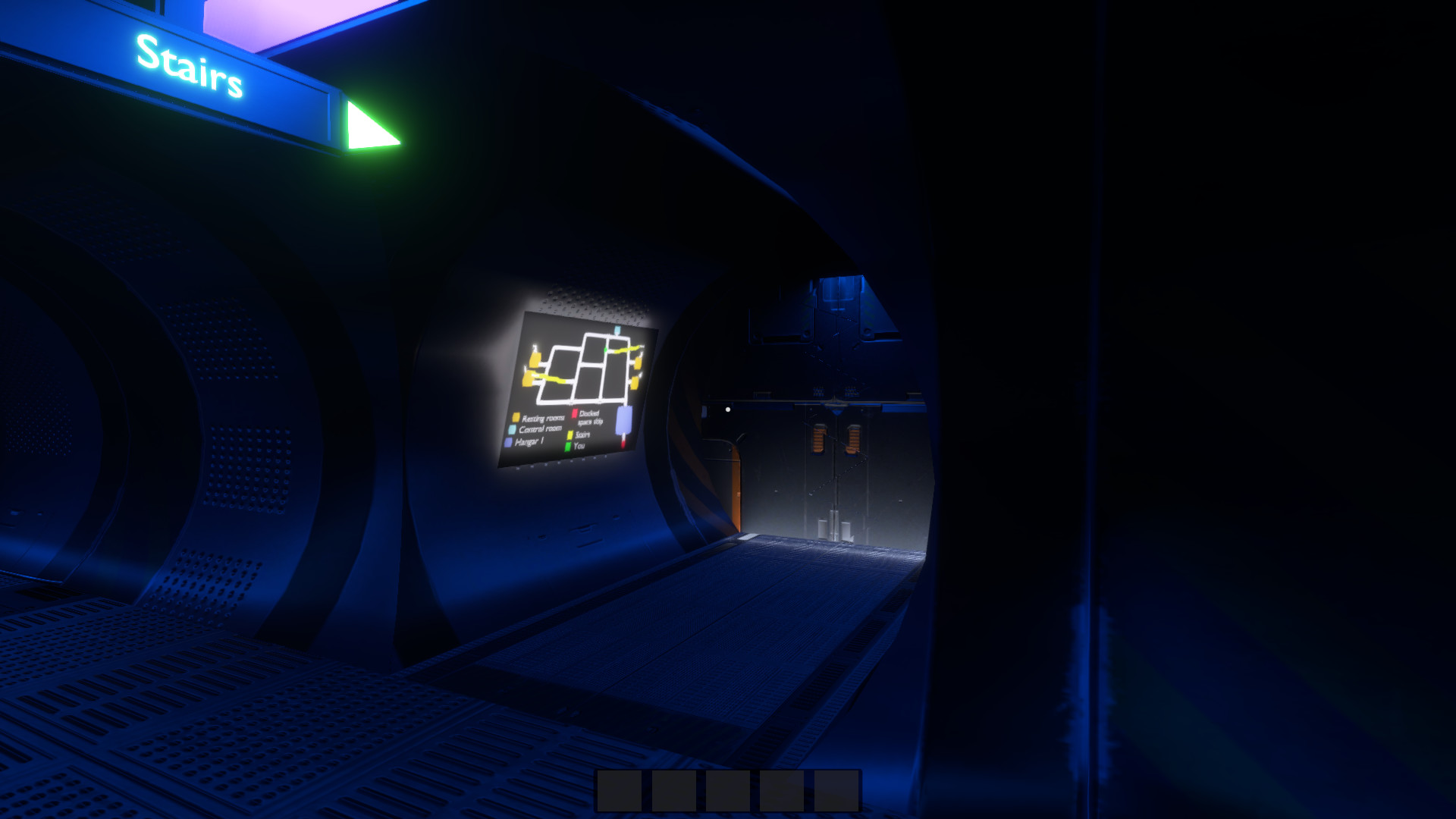Select the red docked ship marker below Hangar 1
The image size is (1456, 819).
click(x=623, y=444)
